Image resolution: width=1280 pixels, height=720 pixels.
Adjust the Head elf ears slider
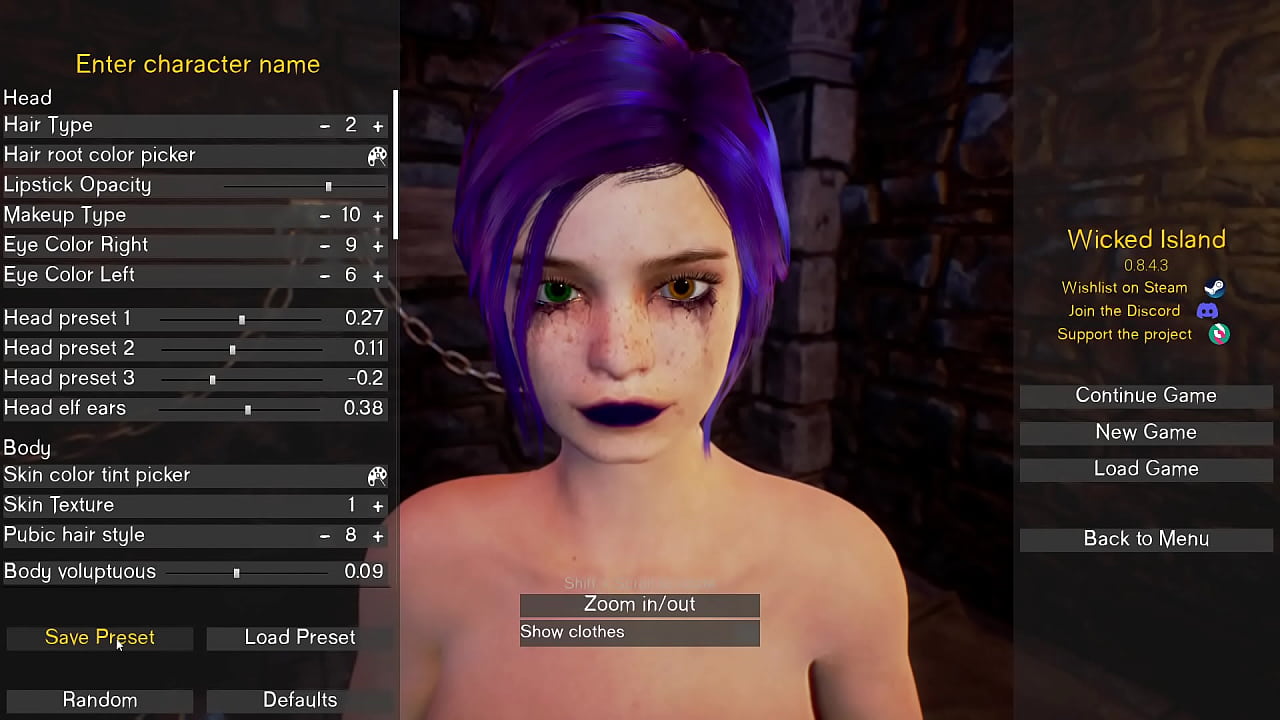248,409
